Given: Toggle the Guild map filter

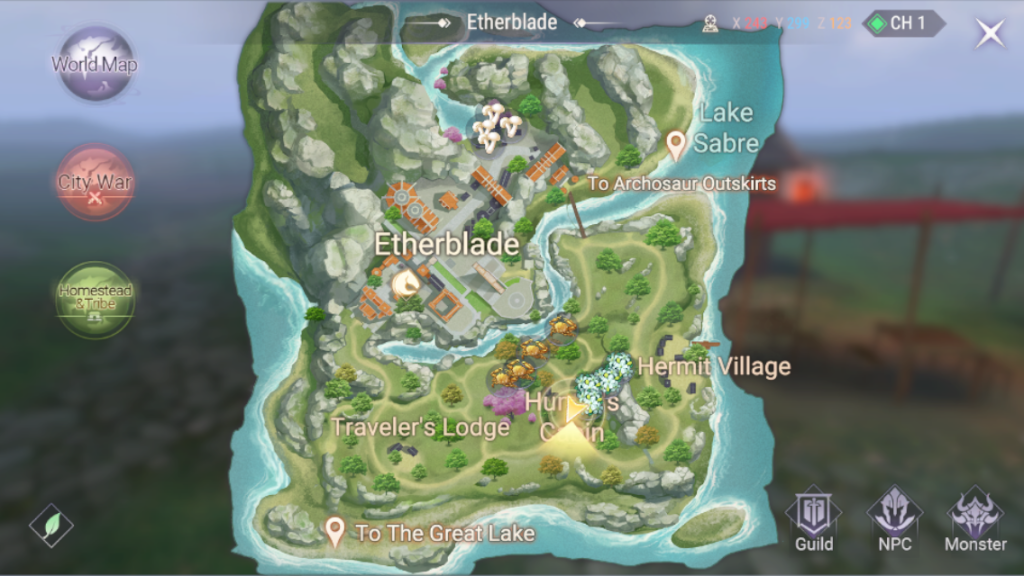Looking at the screenshot, I should (x=814, y=520).
